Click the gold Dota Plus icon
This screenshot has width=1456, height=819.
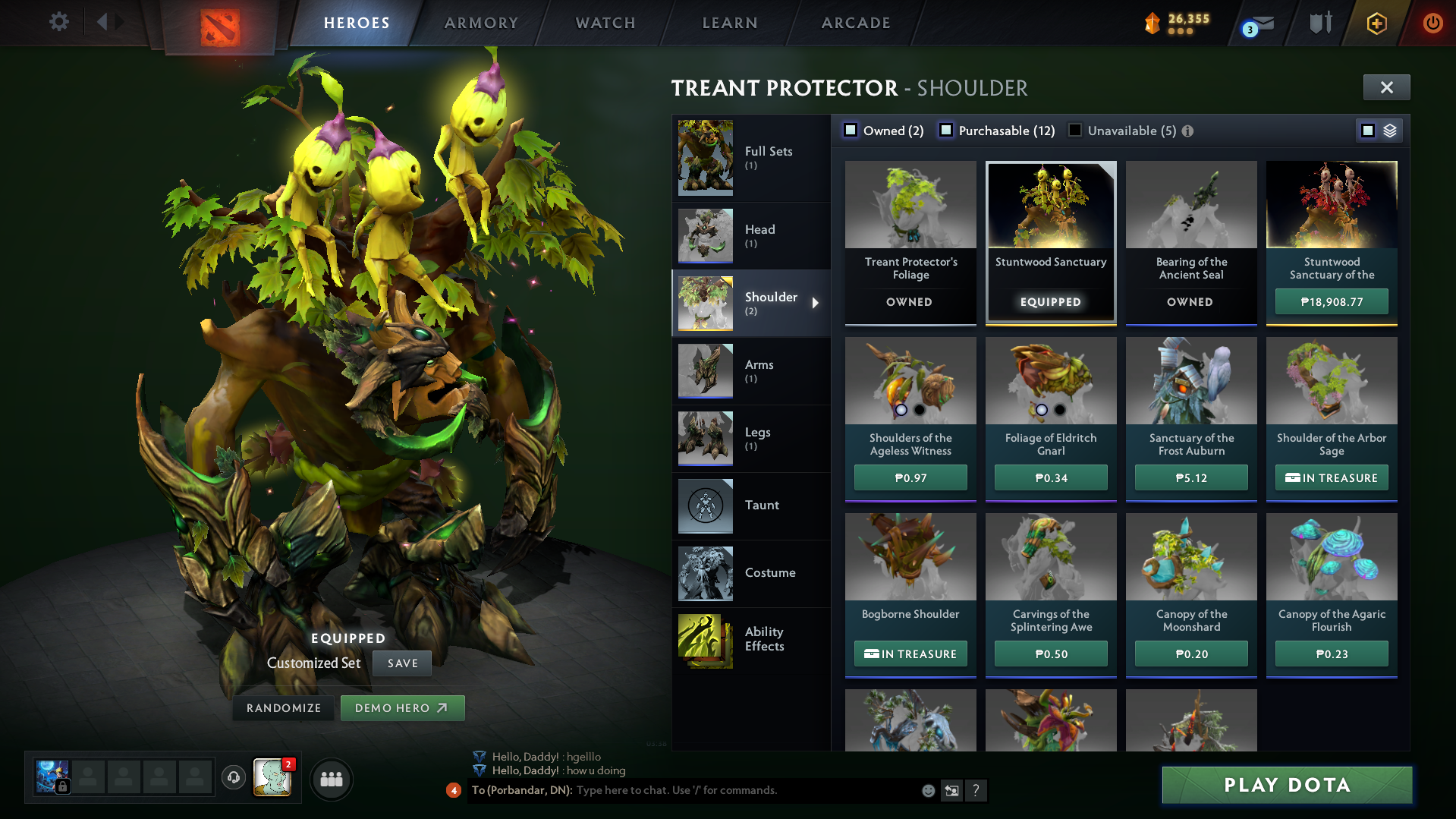[x=1377, y=23]
